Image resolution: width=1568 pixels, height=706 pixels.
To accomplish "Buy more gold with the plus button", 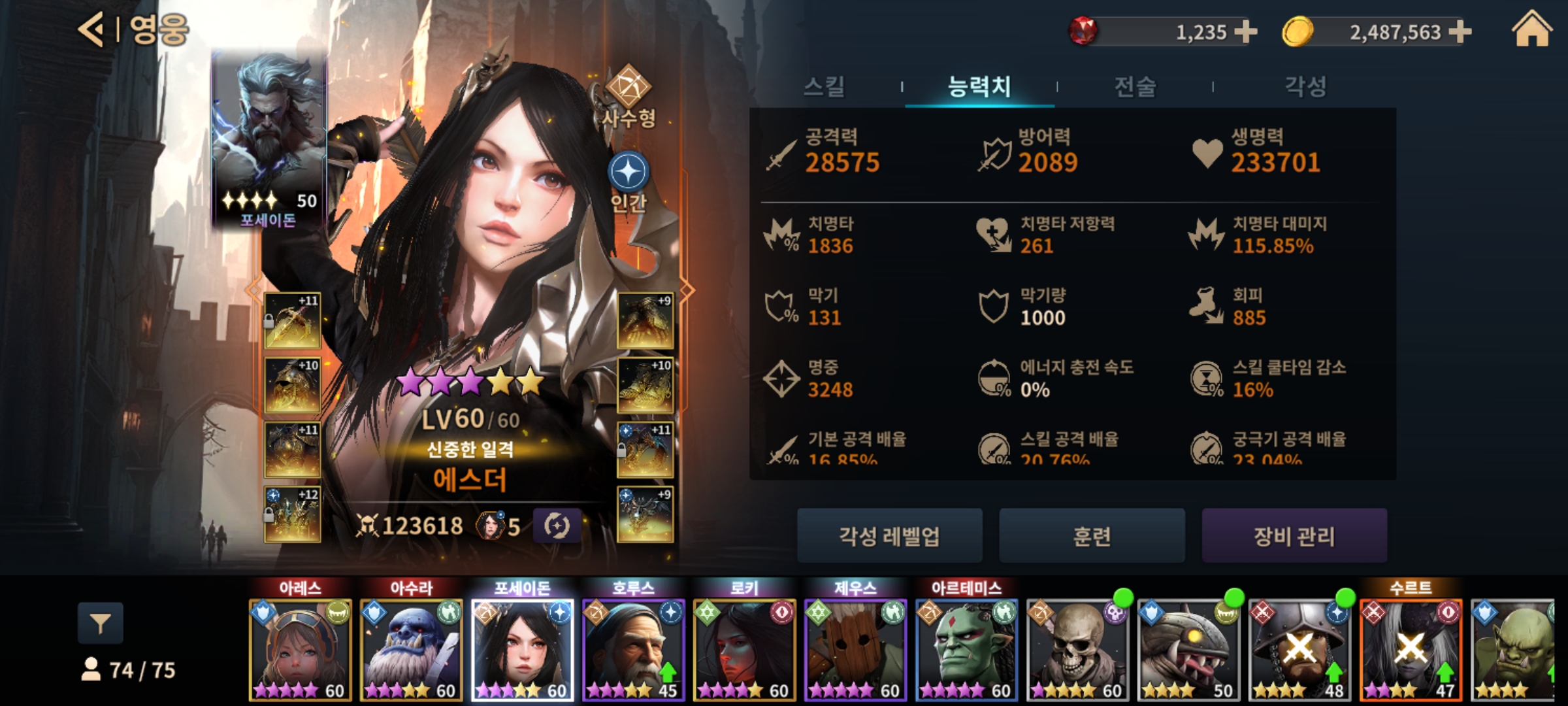I will tap(1460, 31).
